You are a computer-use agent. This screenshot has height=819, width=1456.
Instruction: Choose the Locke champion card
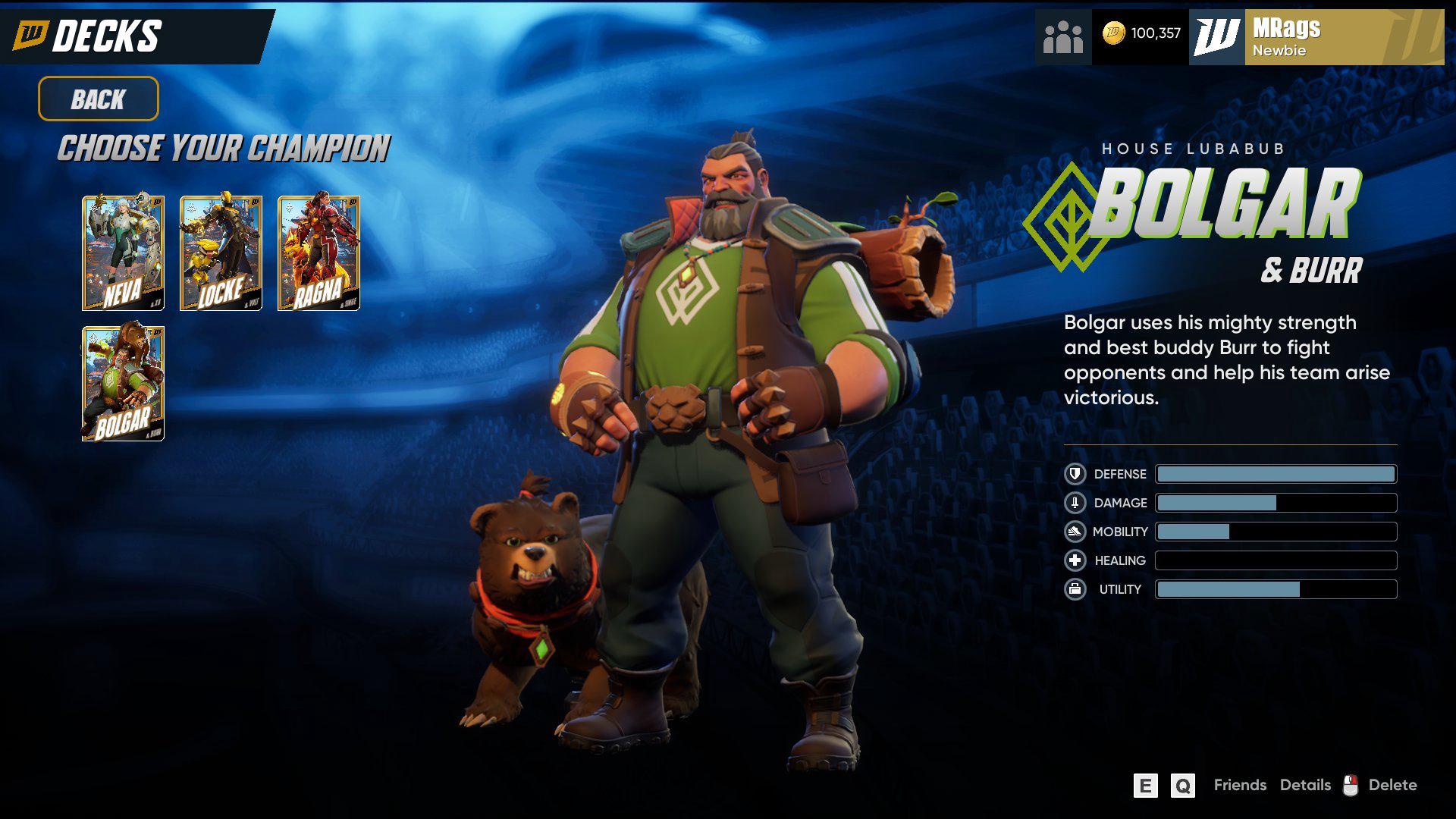pyautogui.click(x=221, y=253)
